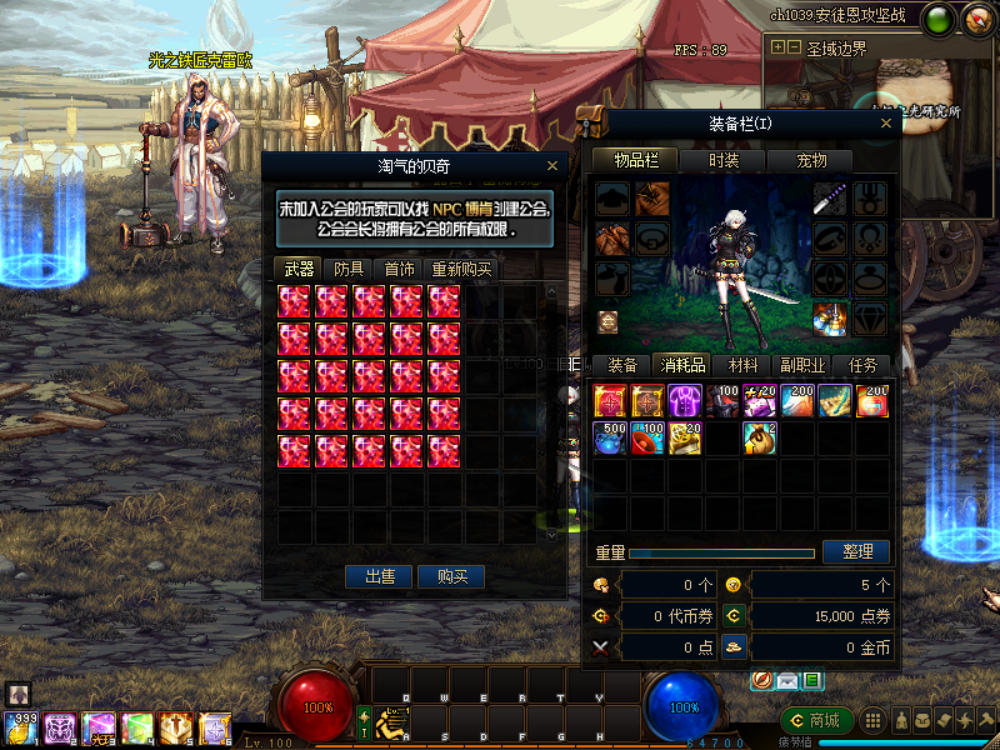
Task: Switch to the 时装 tab
Action: coord(723,160)
